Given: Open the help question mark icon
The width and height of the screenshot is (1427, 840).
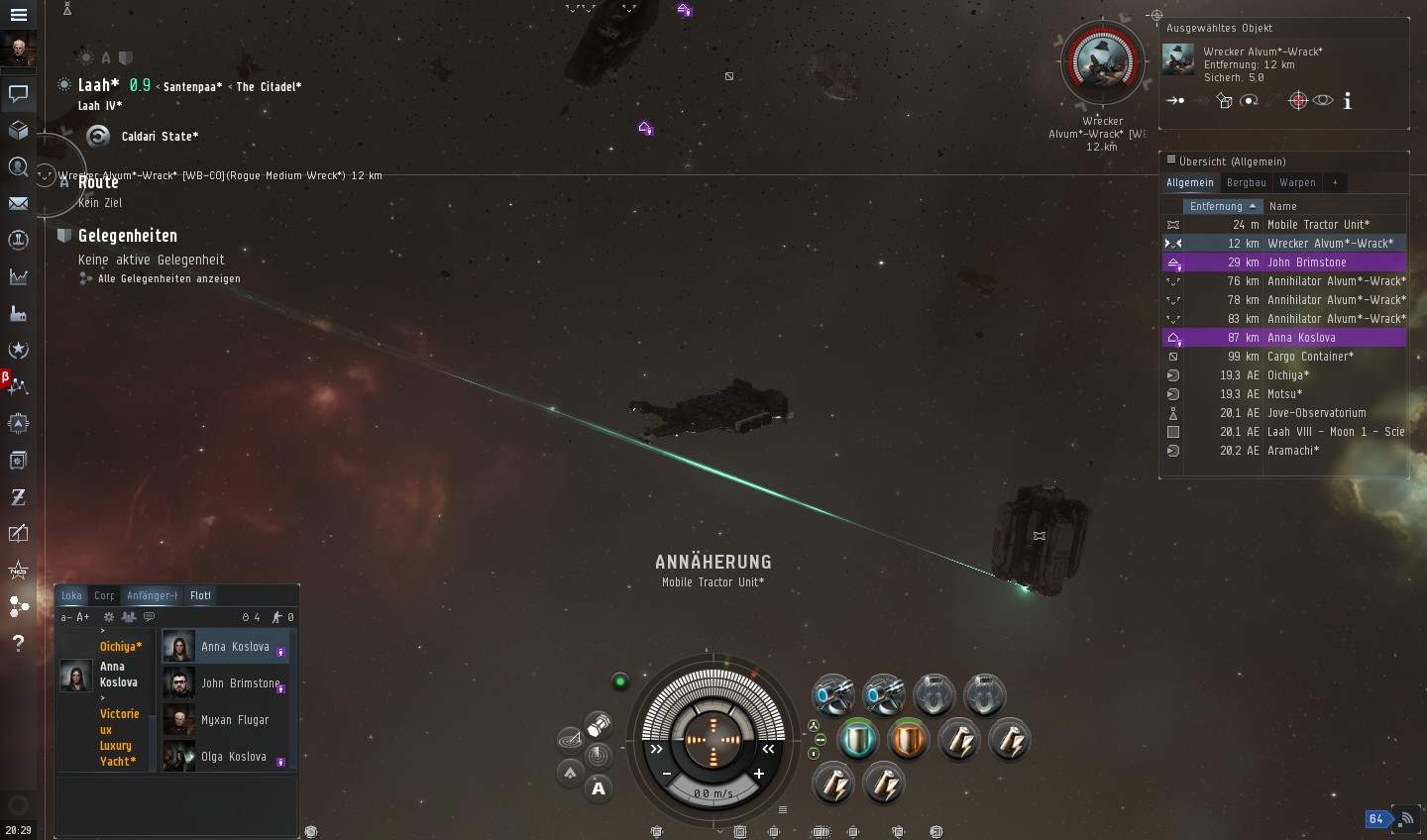Looking at the screenshot, I should (18, 643).
